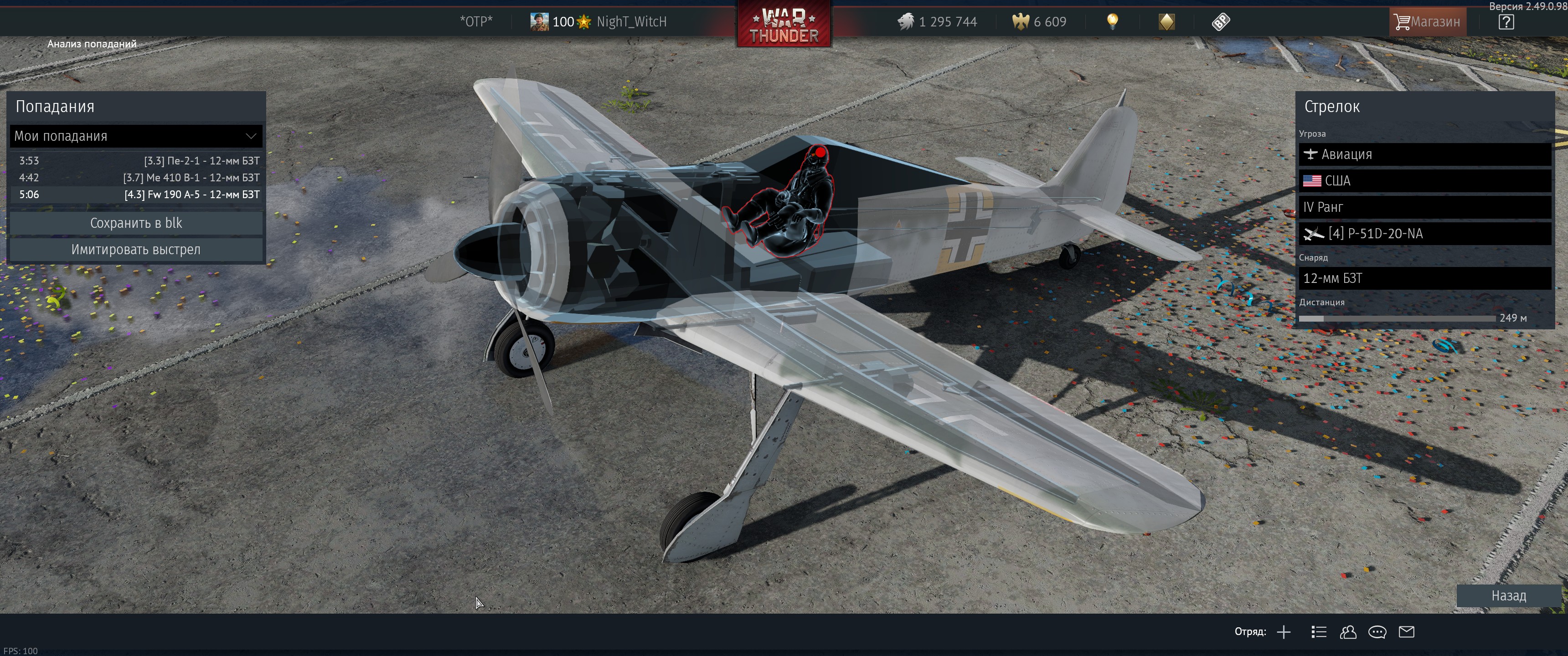Click the "Назад" back button
Screen dimensions: 1568x656
[1508, 596]
